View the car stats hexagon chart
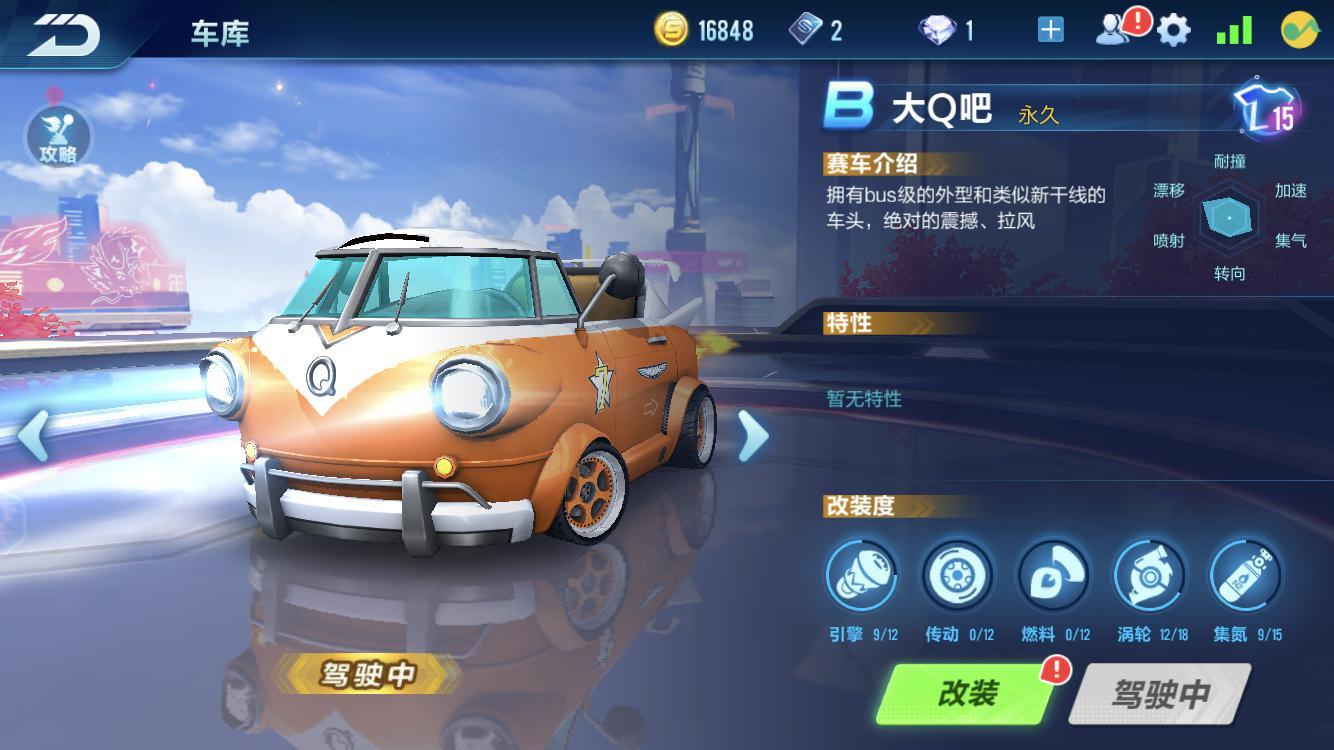The image size is (1334, 750). [1229, 217]
